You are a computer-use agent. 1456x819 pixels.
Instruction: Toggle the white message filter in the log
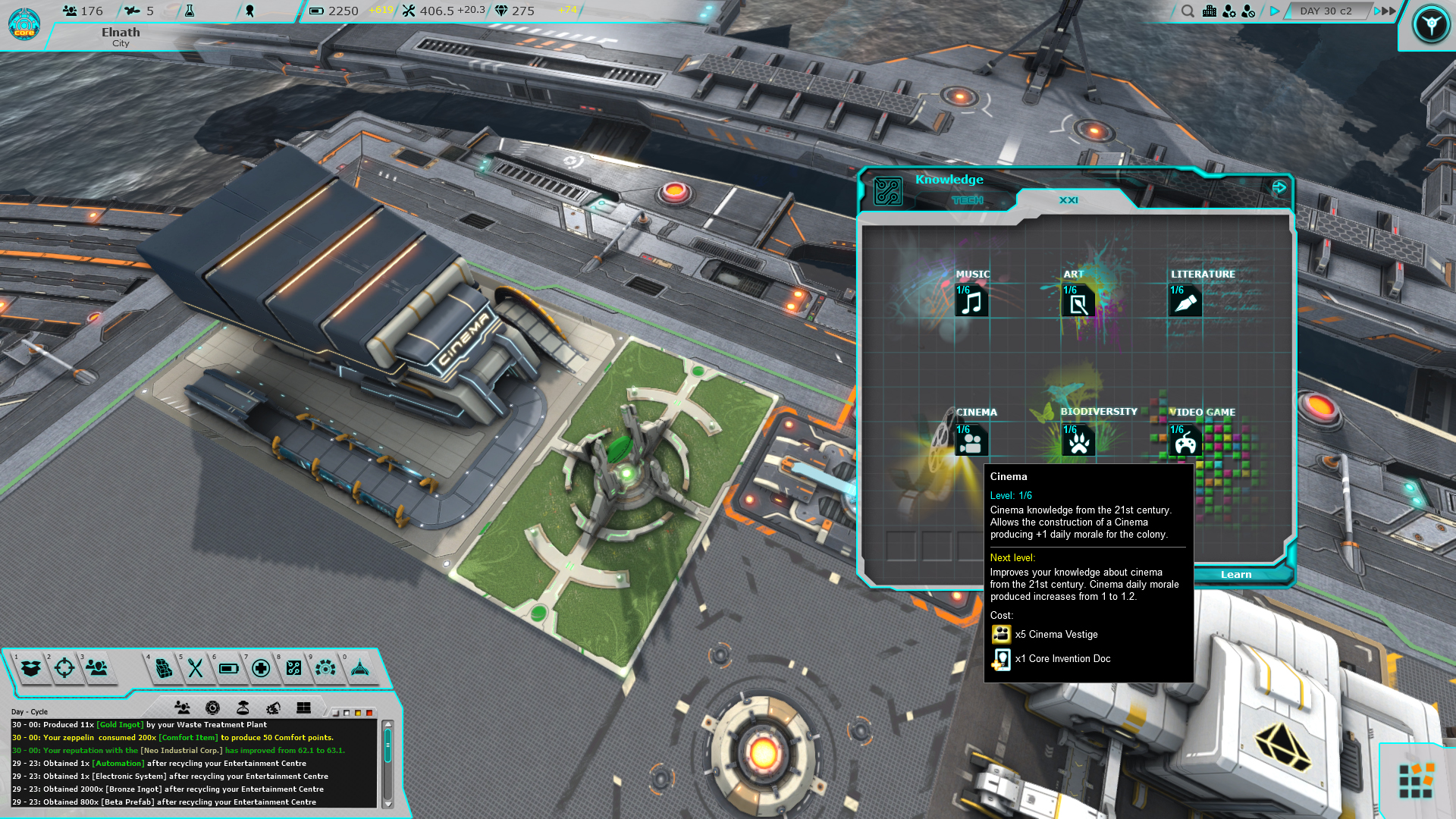pos(346,713)
